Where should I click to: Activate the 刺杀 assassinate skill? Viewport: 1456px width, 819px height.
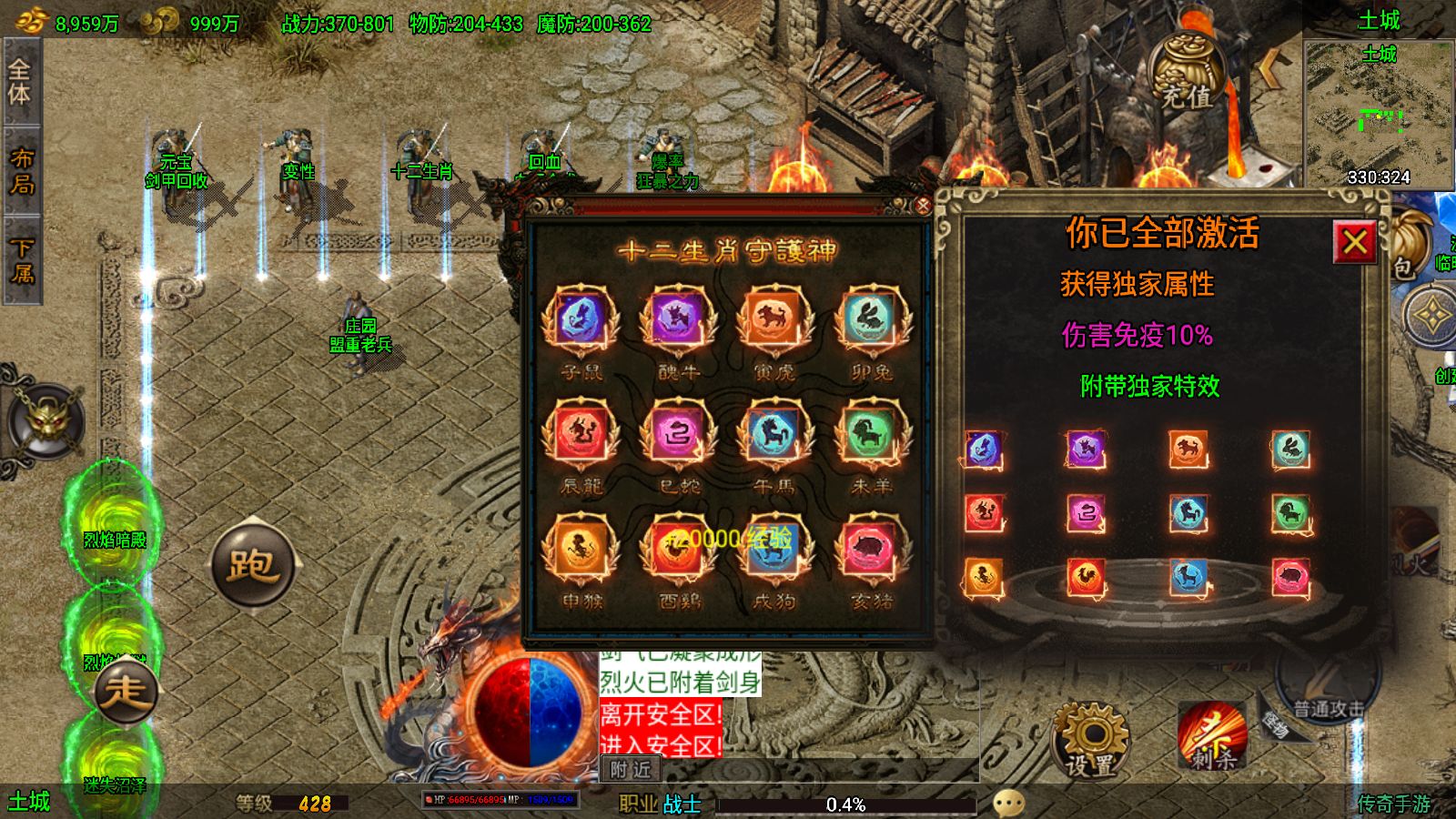1211,737
